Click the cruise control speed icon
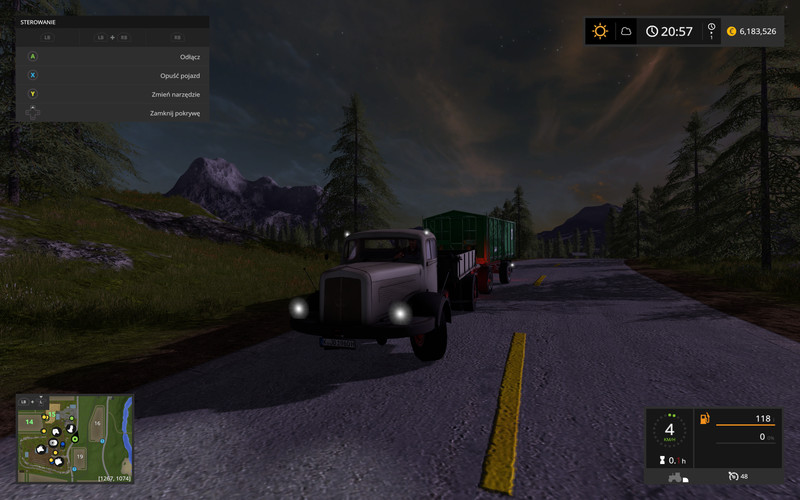800x500 pixels. point(734,476)
